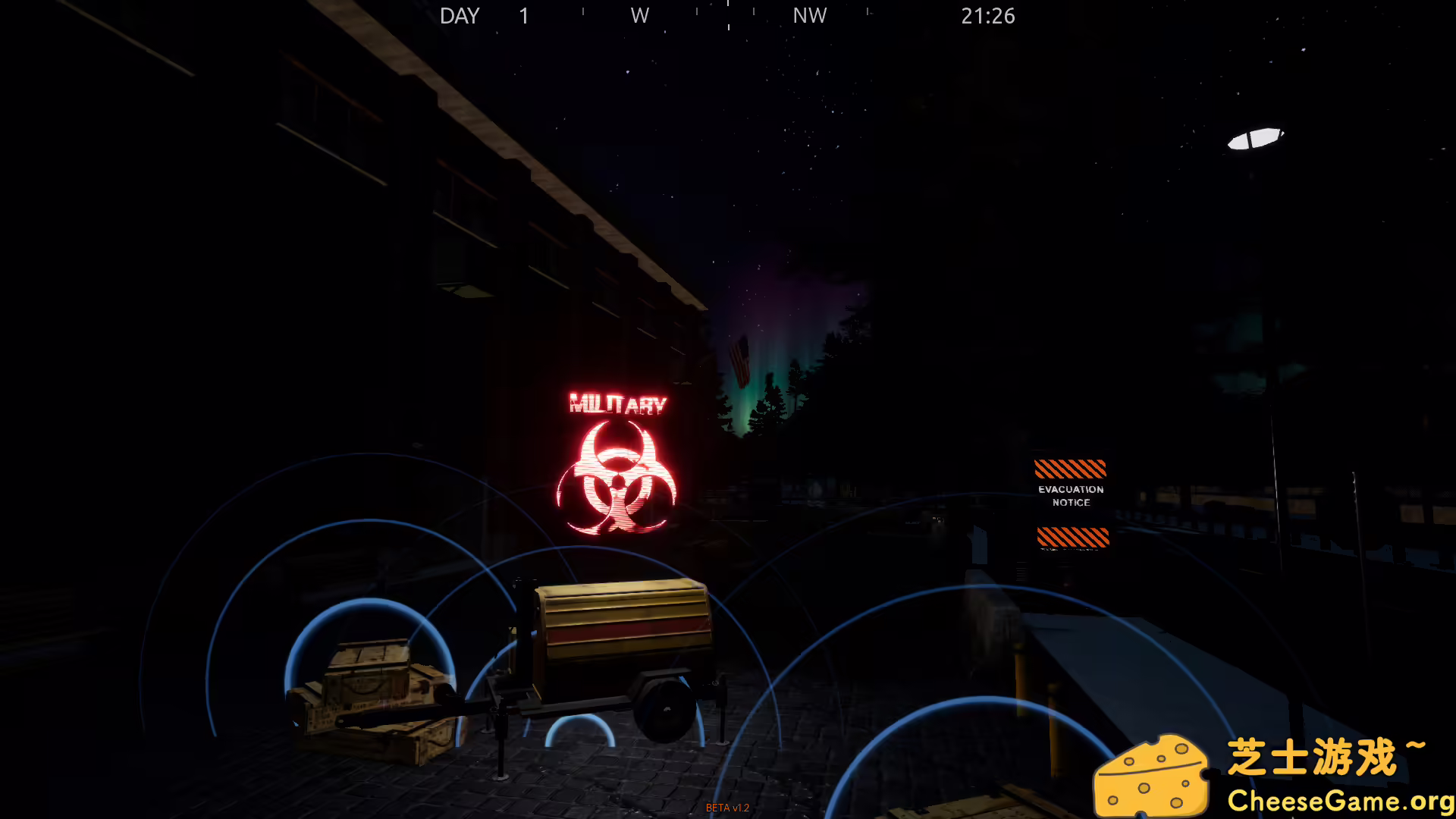Select the 21:26 clock readout

[x=988, y=15]
